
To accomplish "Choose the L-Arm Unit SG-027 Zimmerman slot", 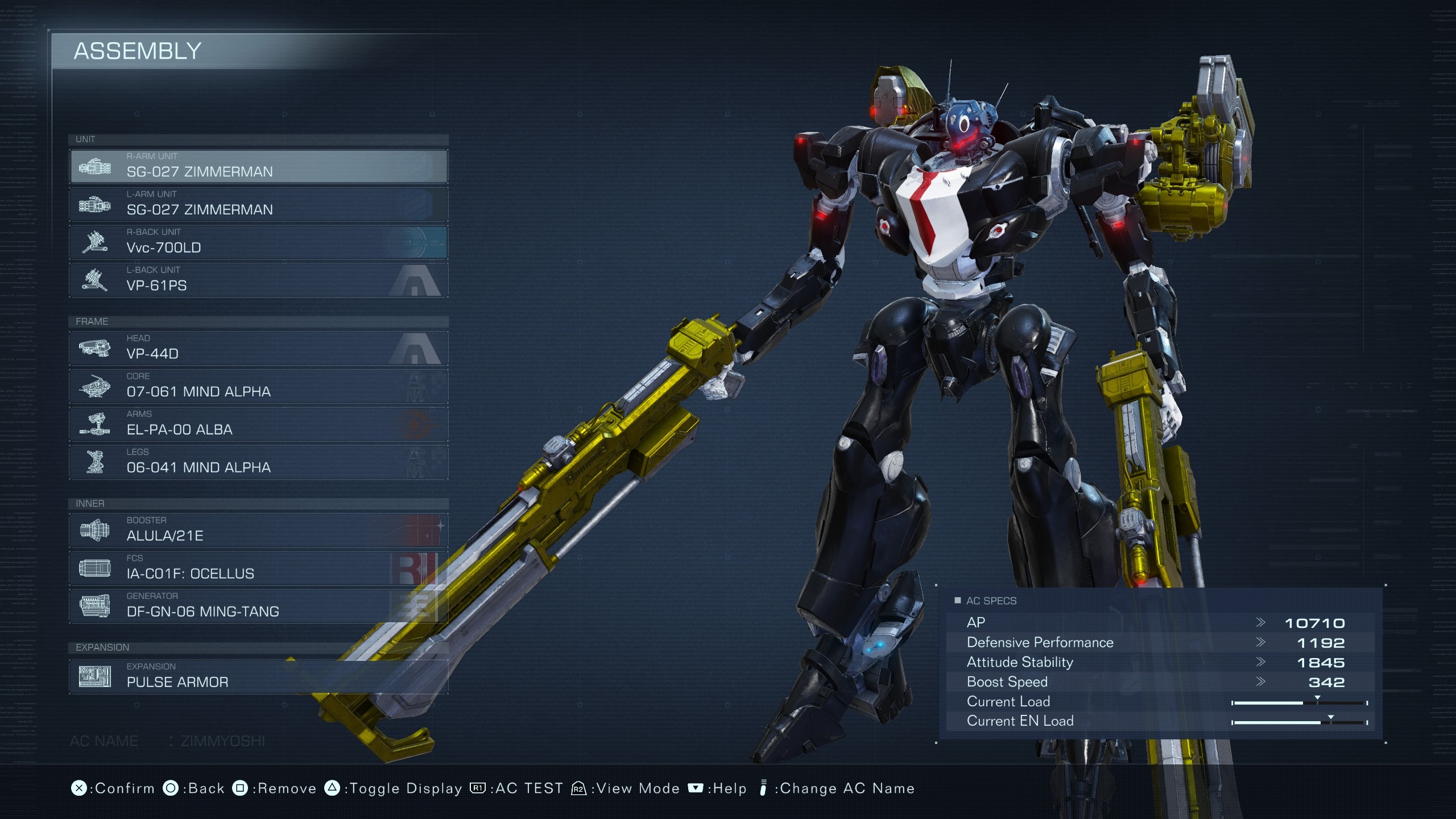I will click(x=259, y=204).
